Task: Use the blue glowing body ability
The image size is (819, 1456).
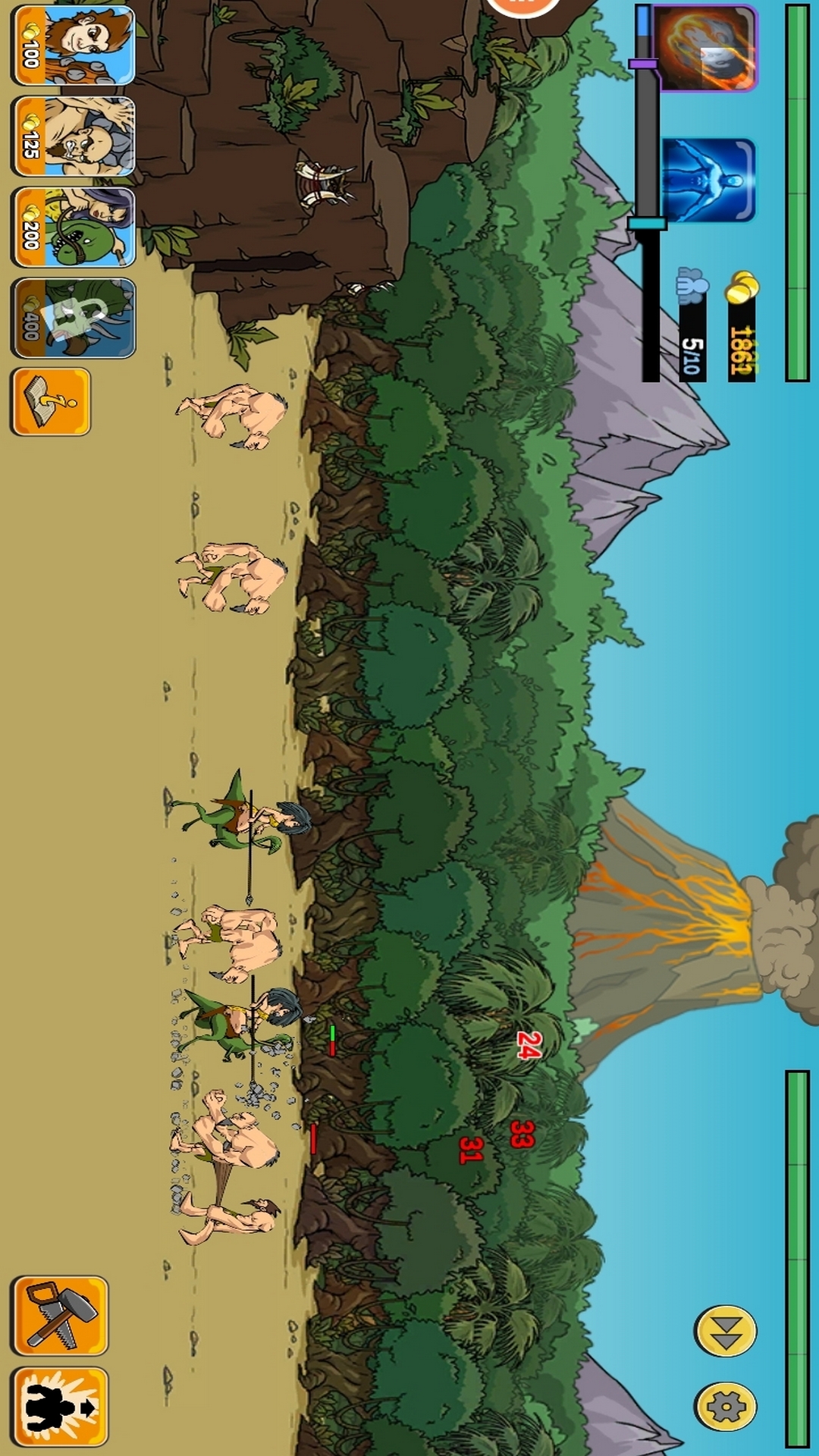Action: point(708,180)
